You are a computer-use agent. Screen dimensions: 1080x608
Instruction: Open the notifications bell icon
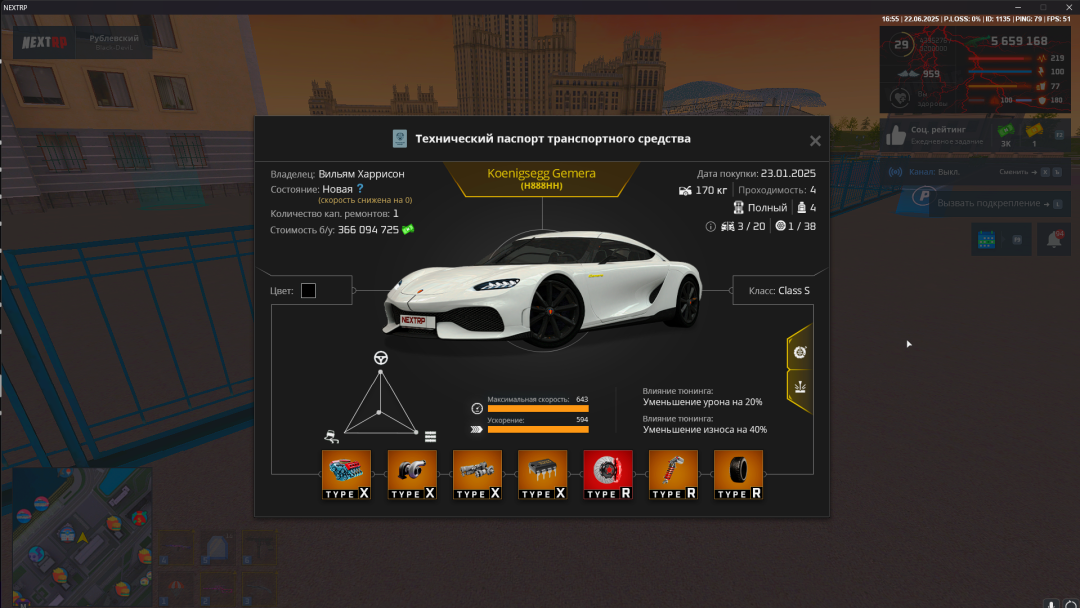pos(1054,239)
